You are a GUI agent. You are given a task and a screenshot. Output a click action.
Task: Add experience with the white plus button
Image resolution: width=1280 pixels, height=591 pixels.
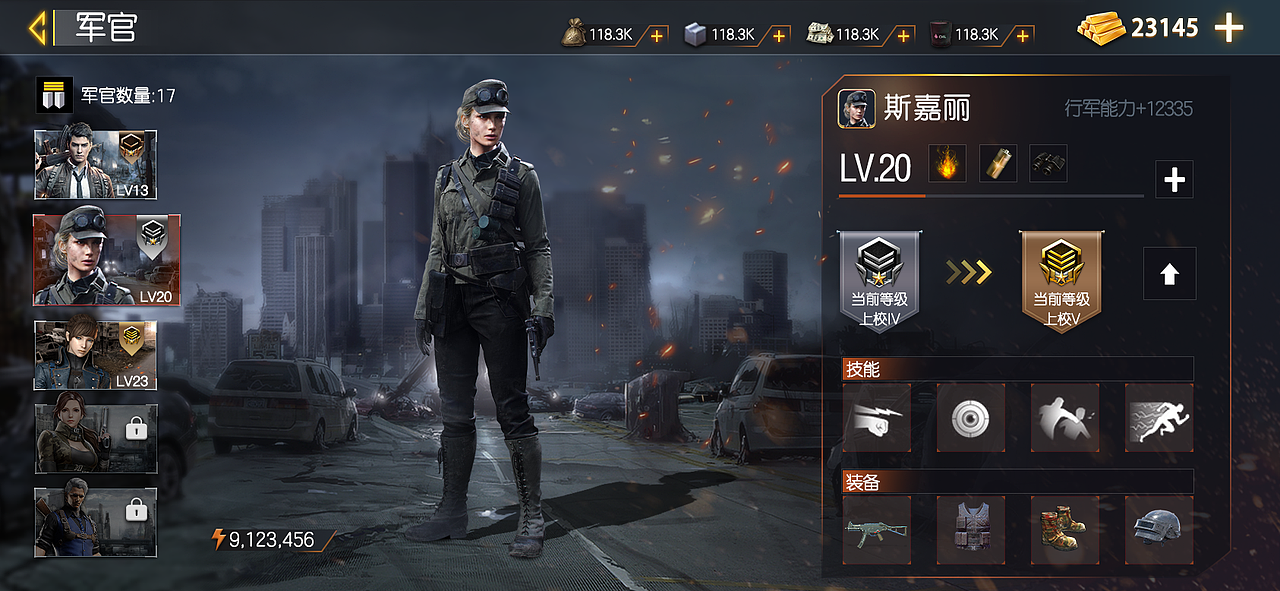pyautogui.click(x=1174, y=180)
